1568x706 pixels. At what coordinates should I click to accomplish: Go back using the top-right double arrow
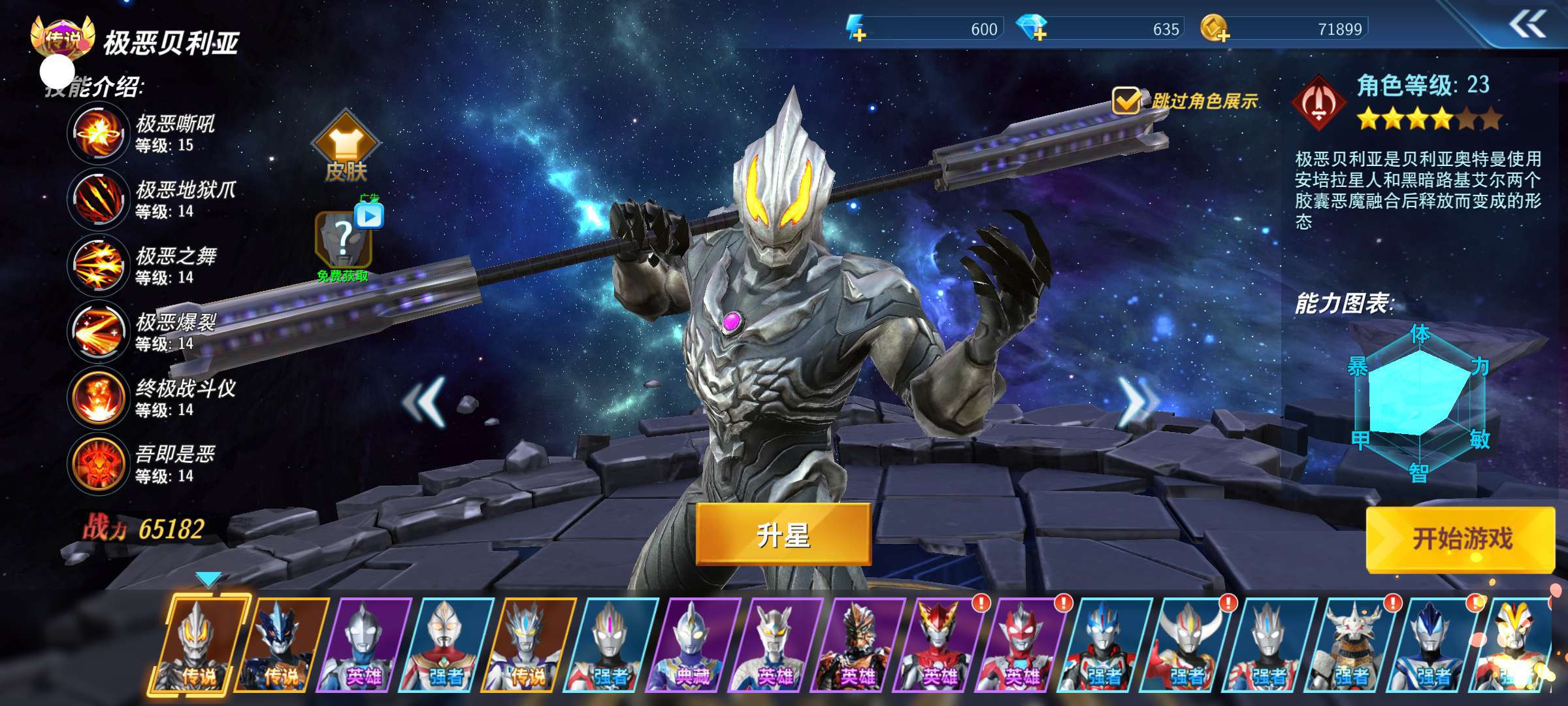1527,25
